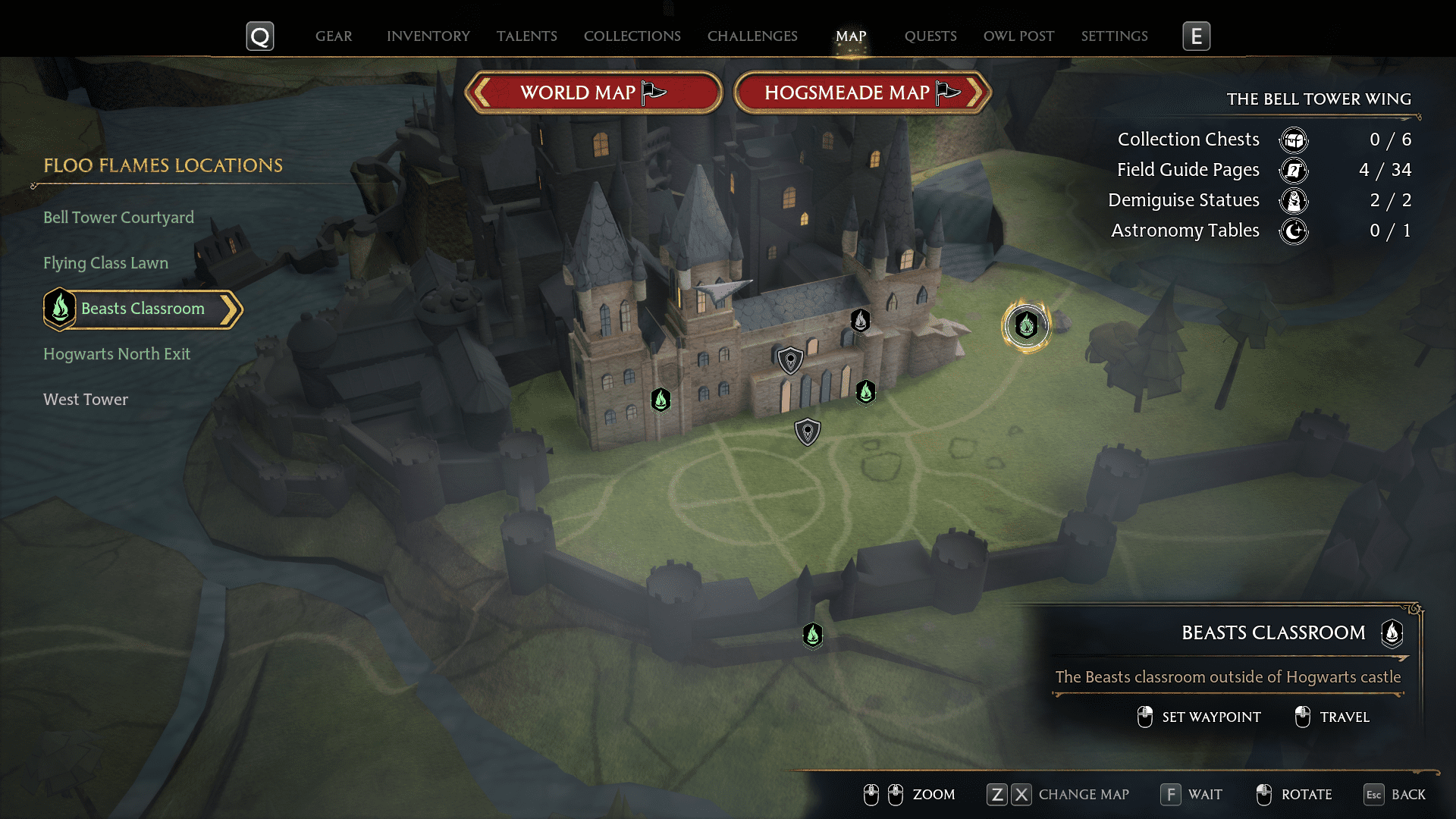Image resolution: width=1456 pixels, height=819 pixels.
Task: Click the Demiguise Statues icon
Action: point(1293,200)
